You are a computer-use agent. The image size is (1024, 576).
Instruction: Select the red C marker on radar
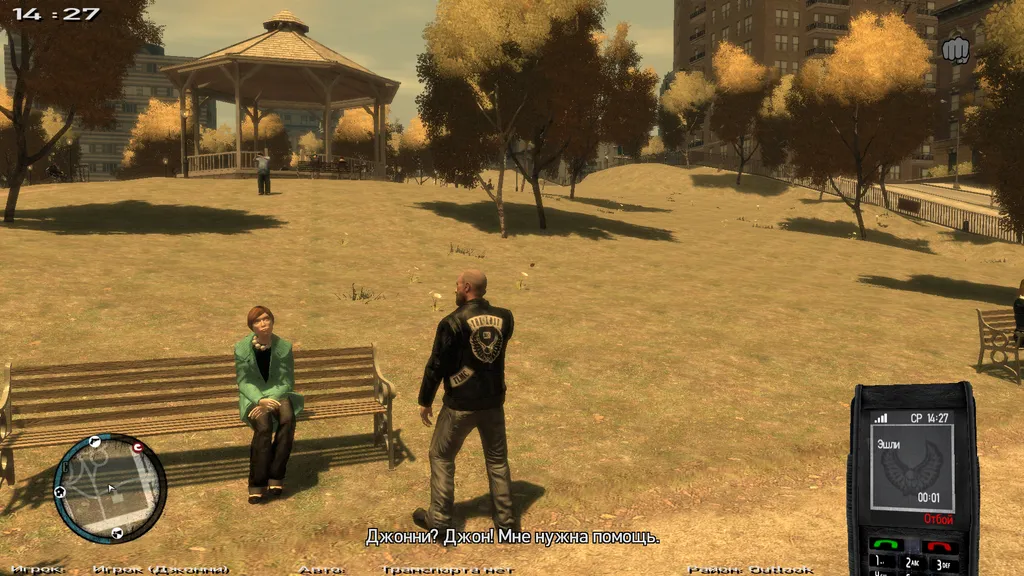[x=137, y=447]
